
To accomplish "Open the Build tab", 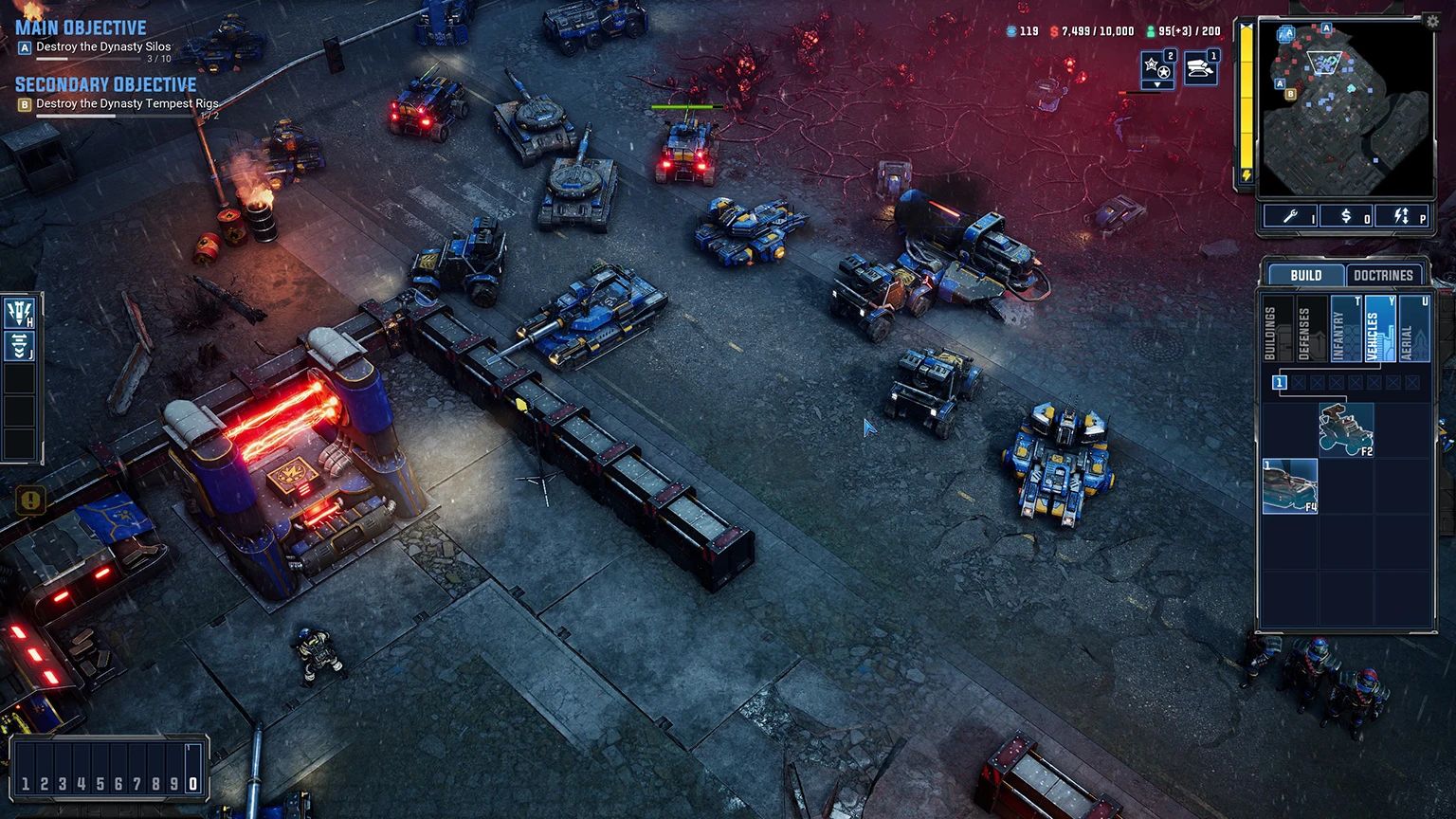I will (1306, 275).
